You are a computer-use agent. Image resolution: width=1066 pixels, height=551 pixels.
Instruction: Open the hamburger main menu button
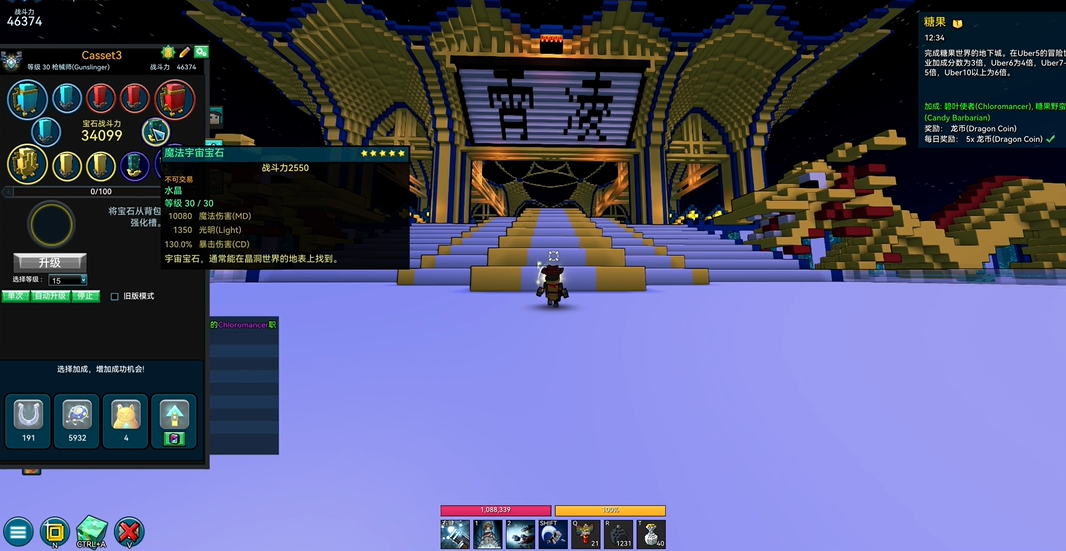point(17,532)
